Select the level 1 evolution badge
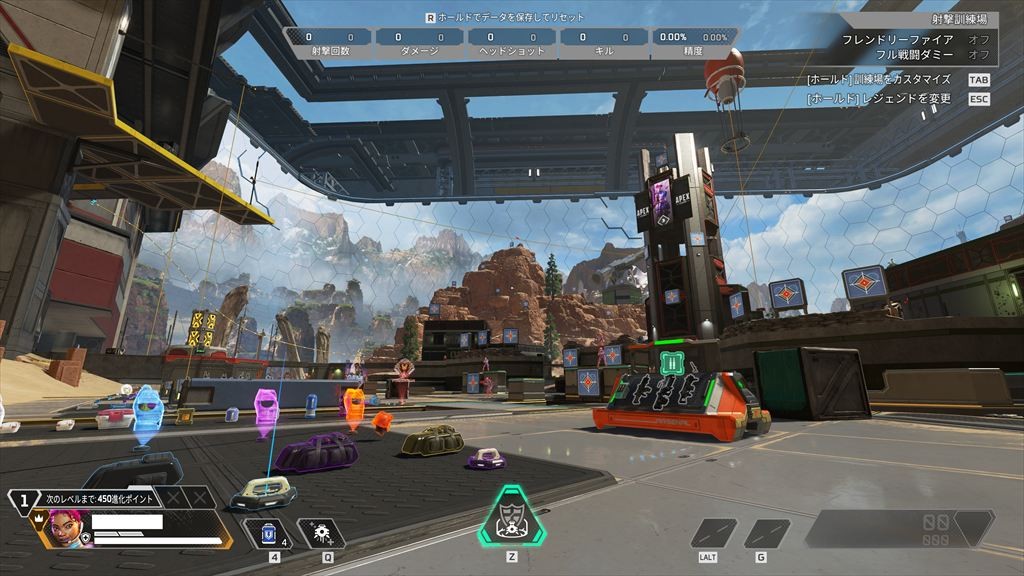The width and height of the screenshot is (1024, 576). tap(22, 500)
